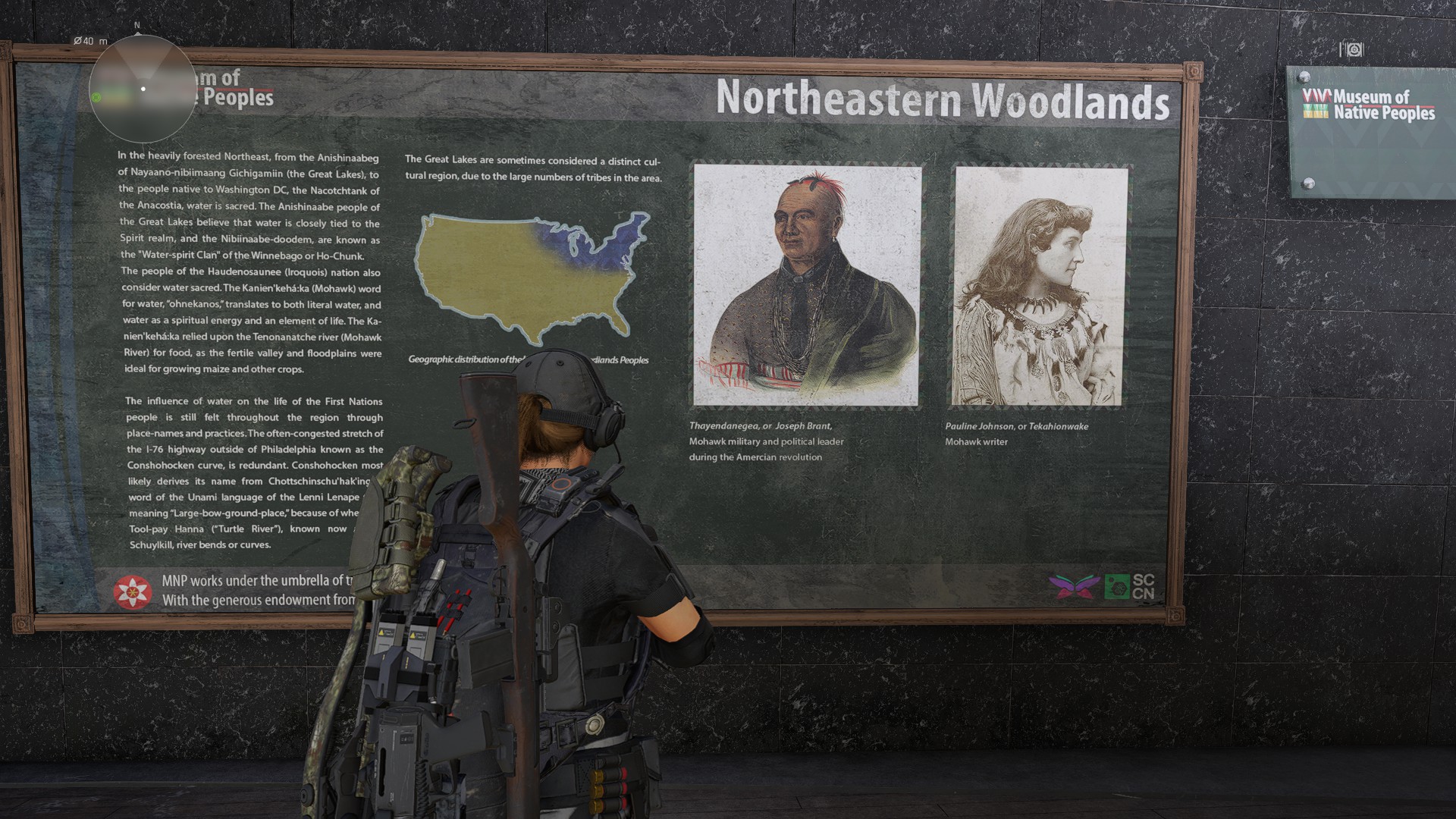The image size is (1456, 819).
Task: Toggle the 40 m range indicator
Action: (x=90, y=42)
